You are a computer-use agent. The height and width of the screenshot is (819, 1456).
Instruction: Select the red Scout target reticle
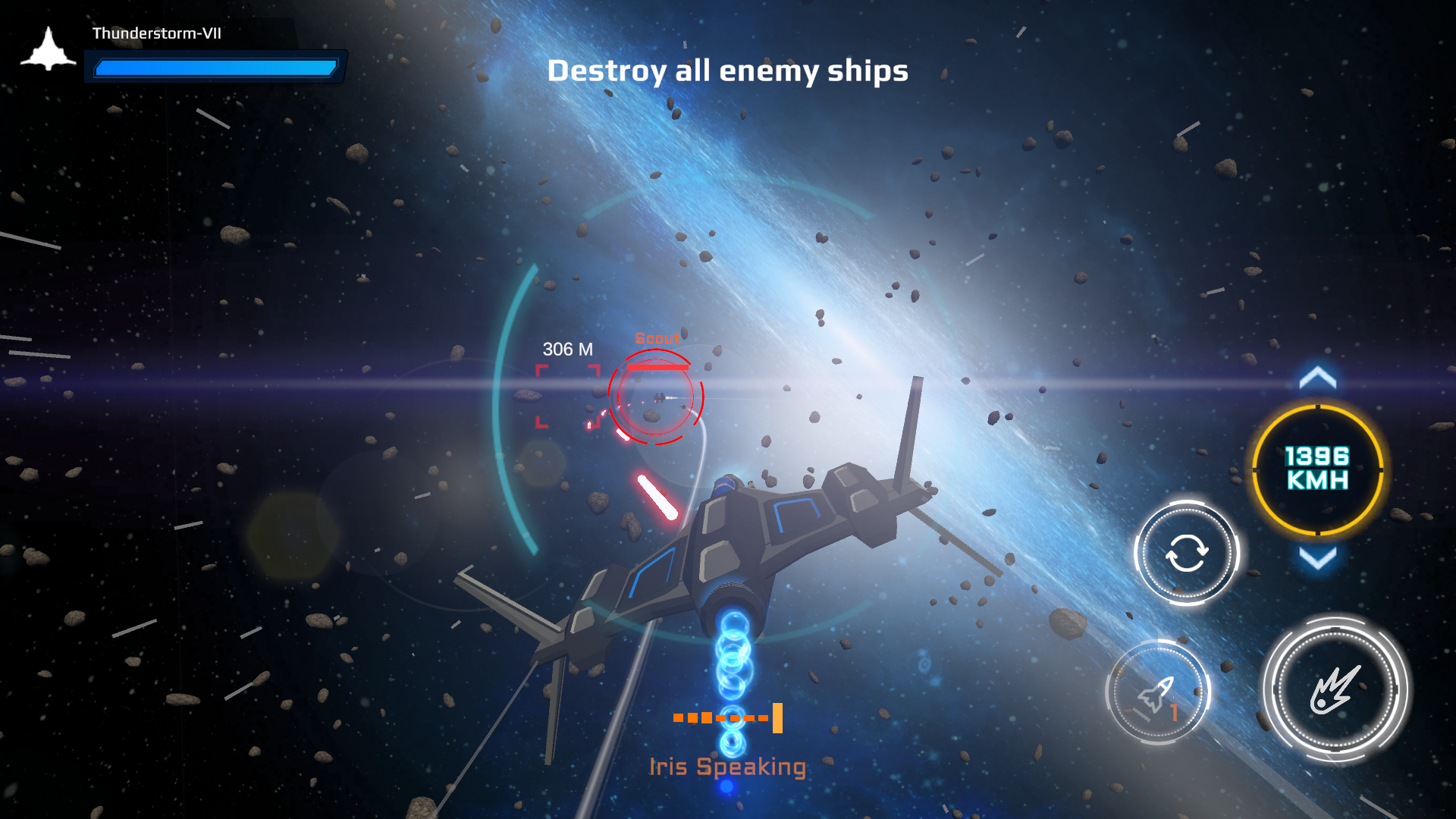tap(657, 397)
